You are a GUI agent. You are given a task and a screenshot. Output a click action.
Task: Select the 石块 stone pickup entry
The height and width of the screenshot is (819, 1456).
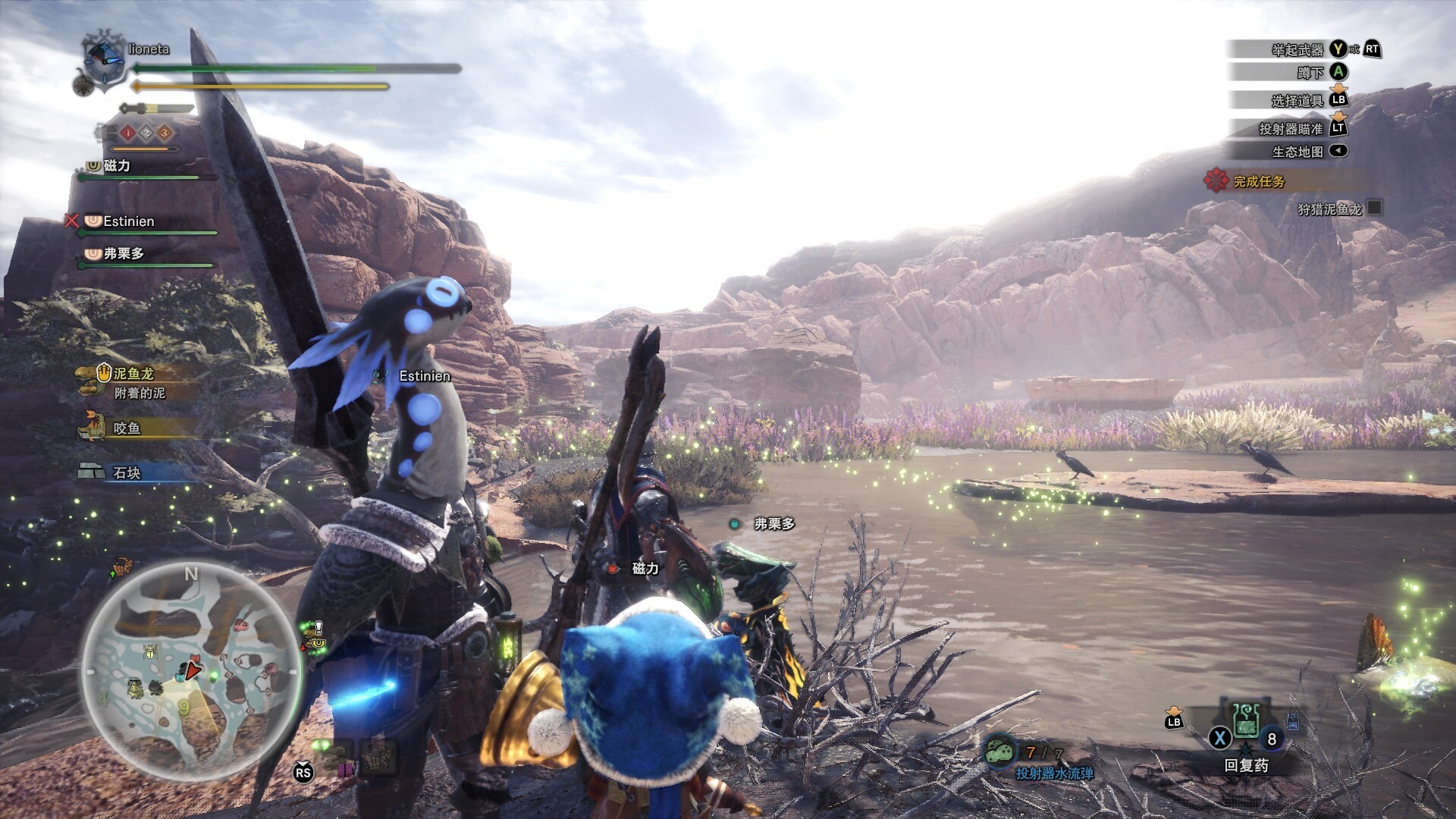tap(126, 472)
